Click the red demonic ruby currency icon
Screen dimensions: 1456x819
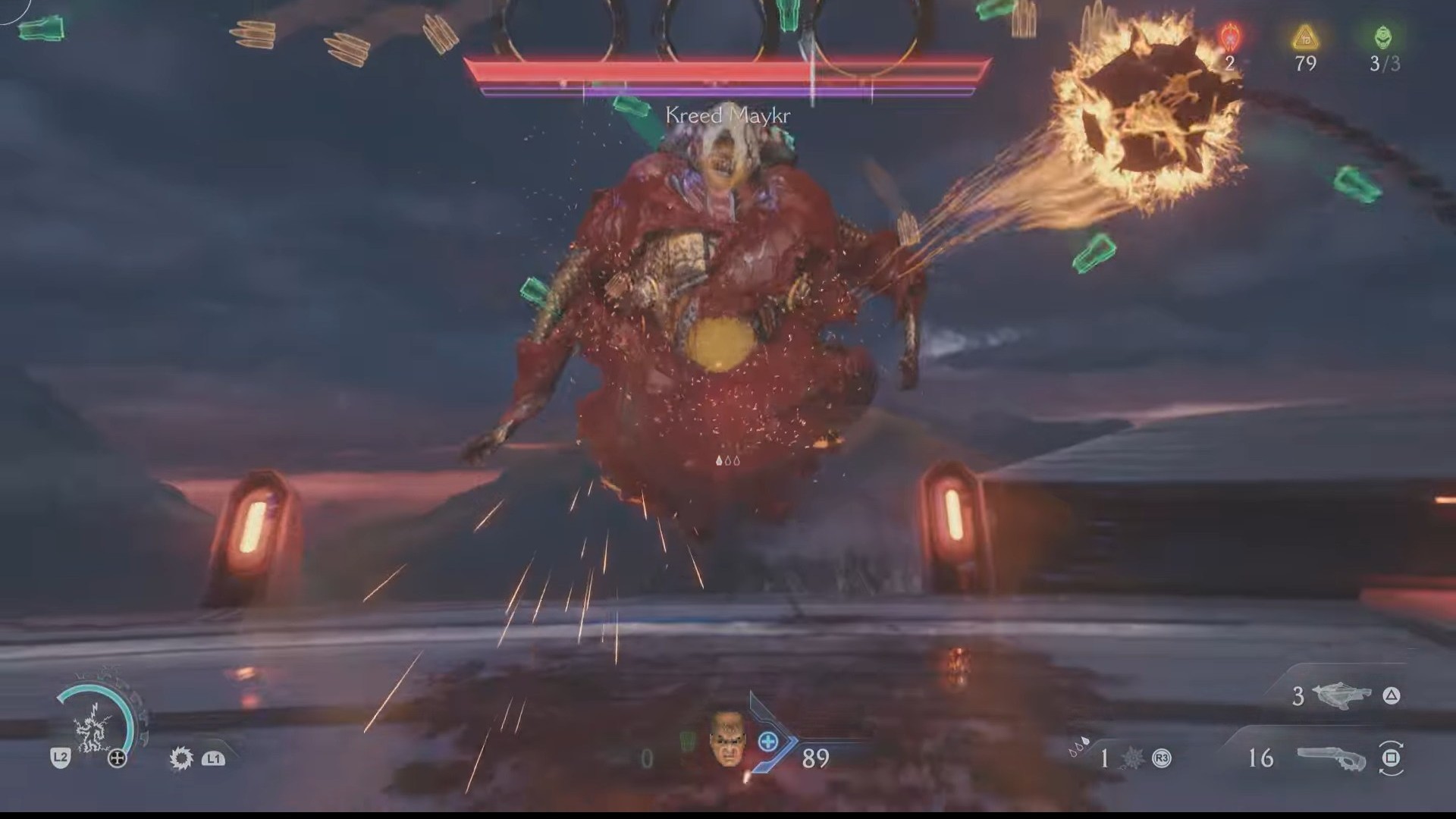pos(1229,36)
